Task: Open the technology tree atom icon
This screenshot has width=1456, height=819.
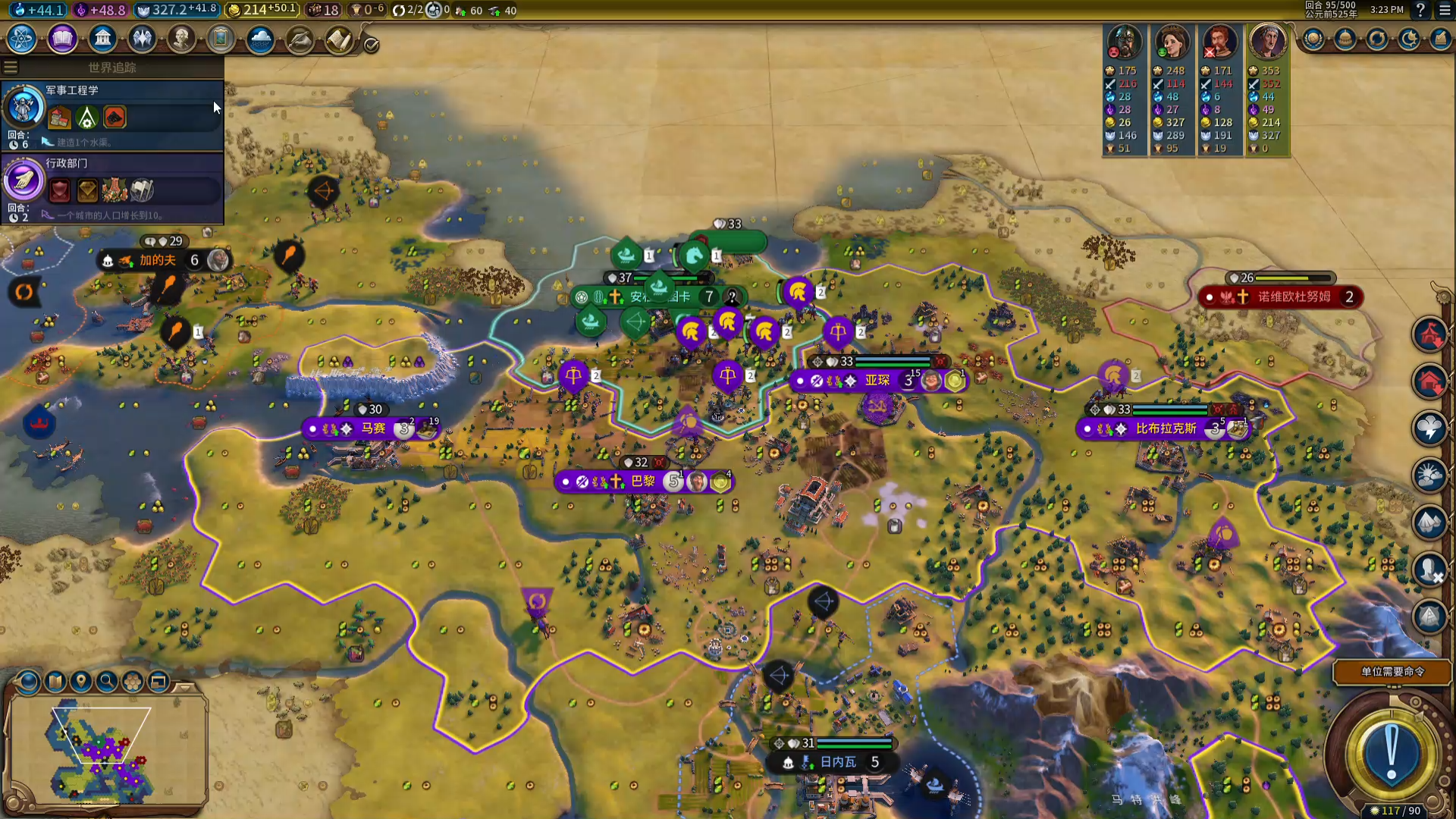Action: tap(22, 39)
